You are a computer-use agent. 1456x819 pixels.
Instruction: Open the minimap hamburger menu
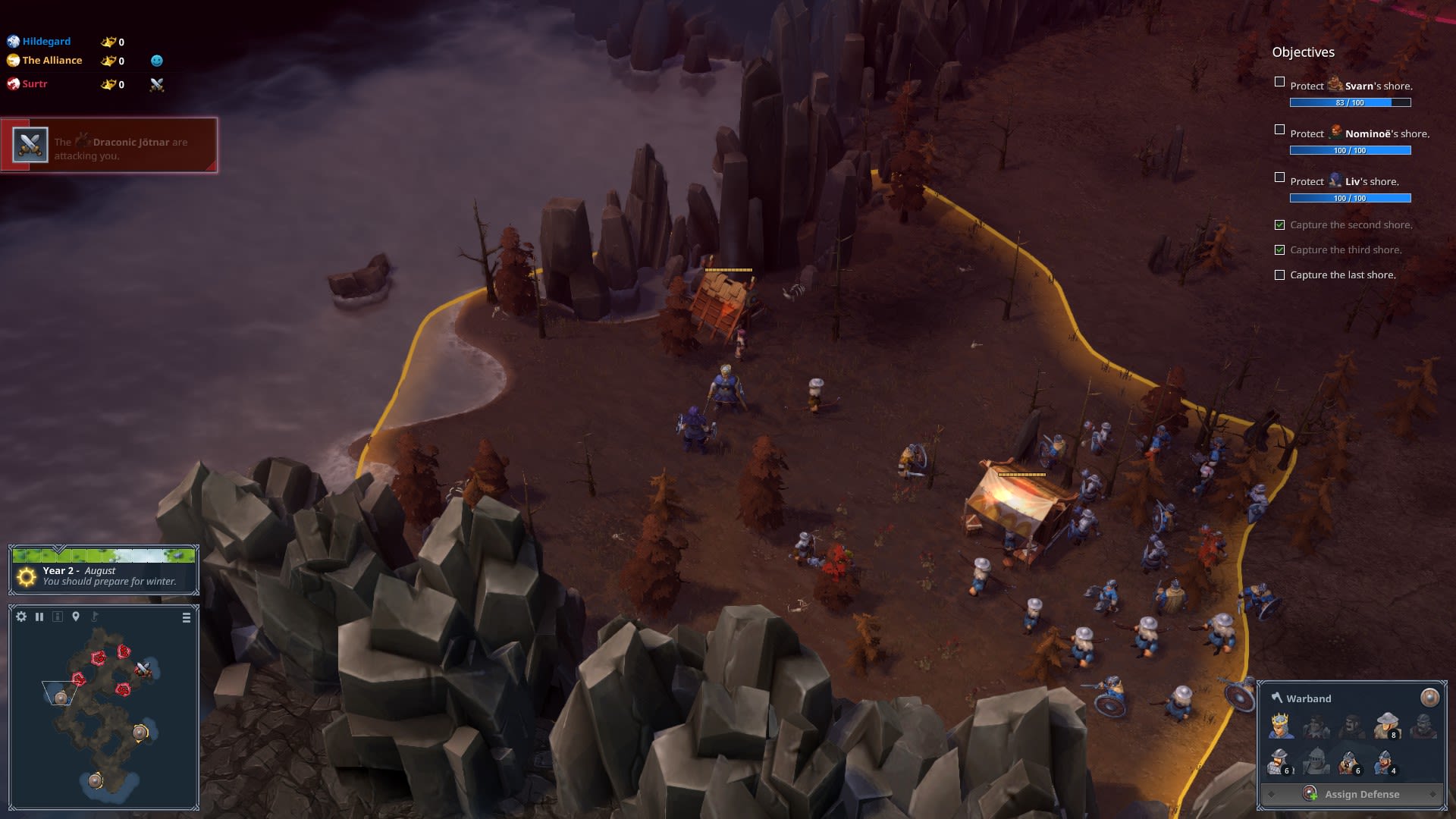pos(186,617)
